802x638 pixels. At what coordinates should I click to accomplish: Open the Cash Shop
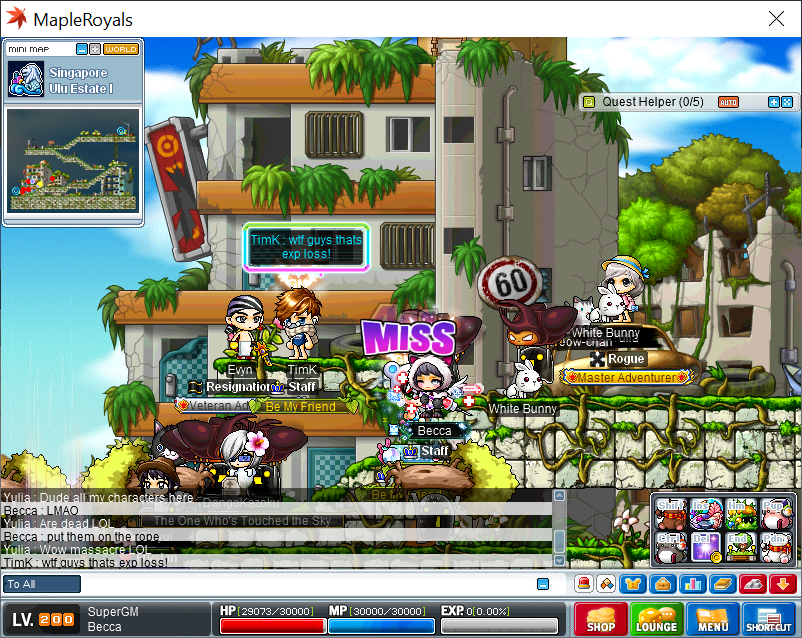point(601,619)
